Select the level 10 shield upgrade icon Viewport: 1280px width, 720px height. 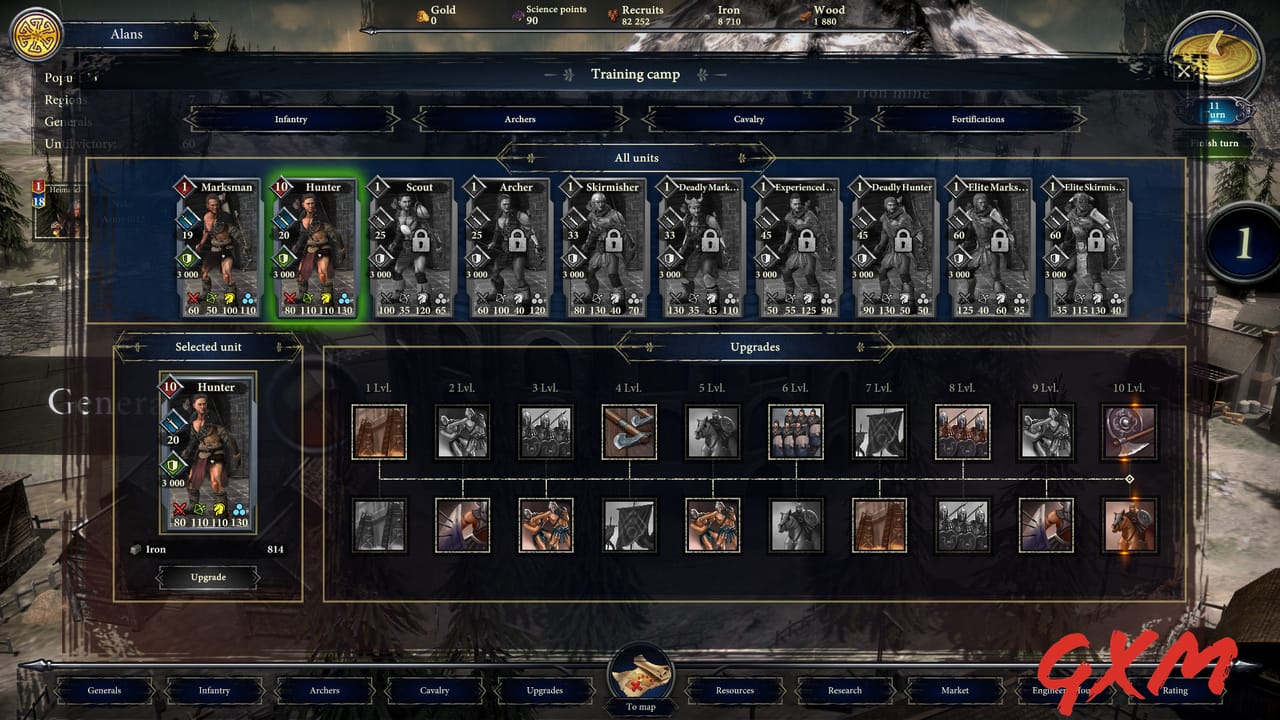[1129, 431]
